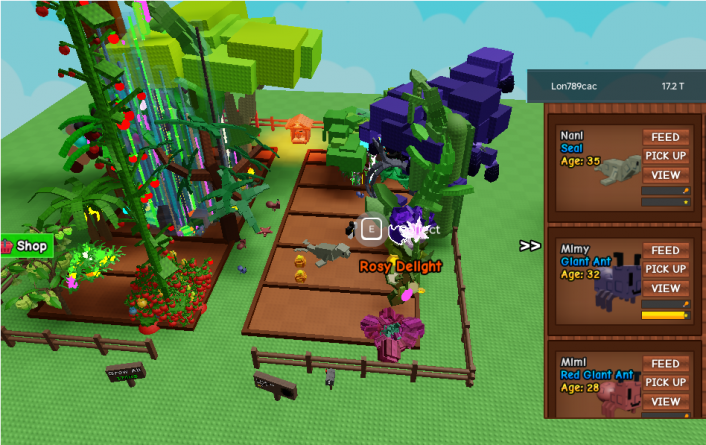
Task: Collapse the pet panel with the arrows
Action: [530, 245]
